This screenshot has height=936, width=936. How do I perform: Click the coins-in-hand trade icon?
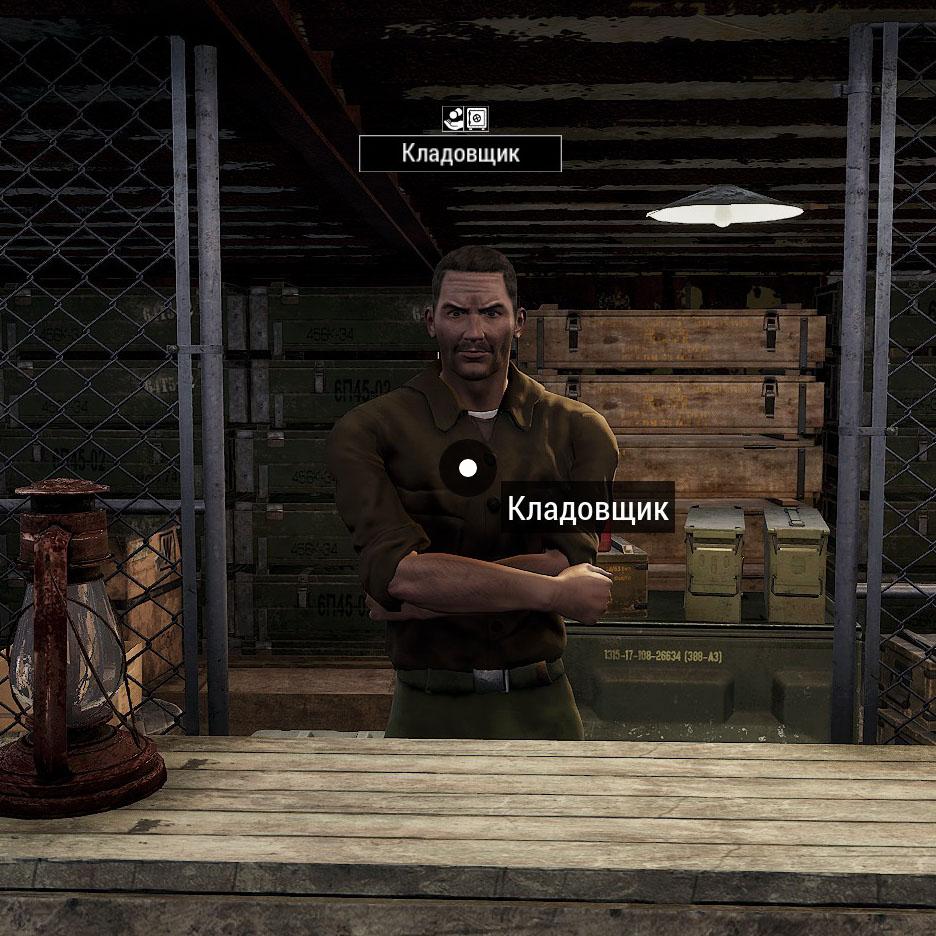pos(453,120)
